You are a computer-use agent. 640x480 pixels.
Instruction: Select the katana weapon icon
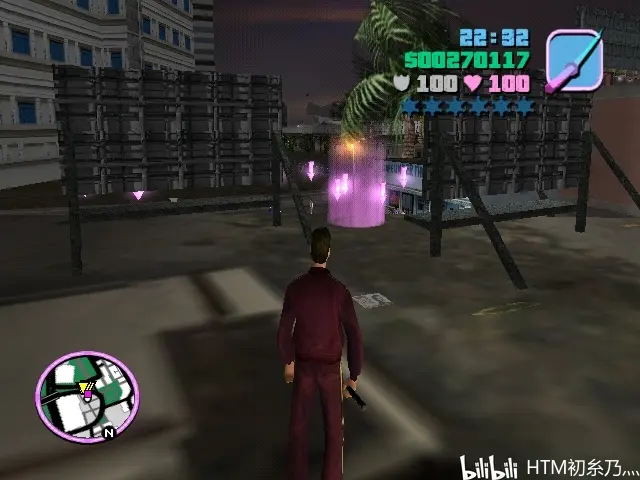point(574,59)
